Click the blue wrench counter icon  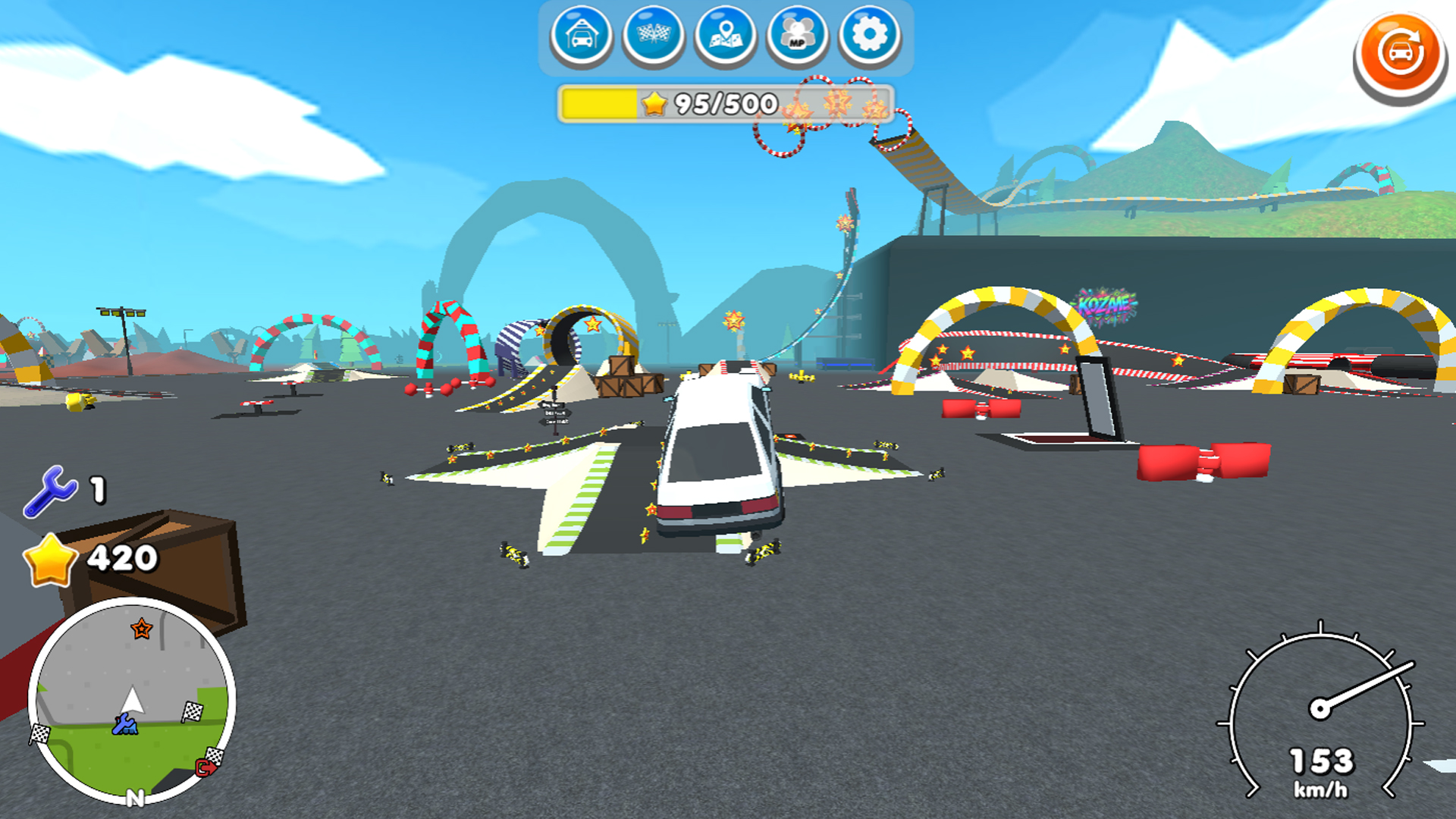50,490
